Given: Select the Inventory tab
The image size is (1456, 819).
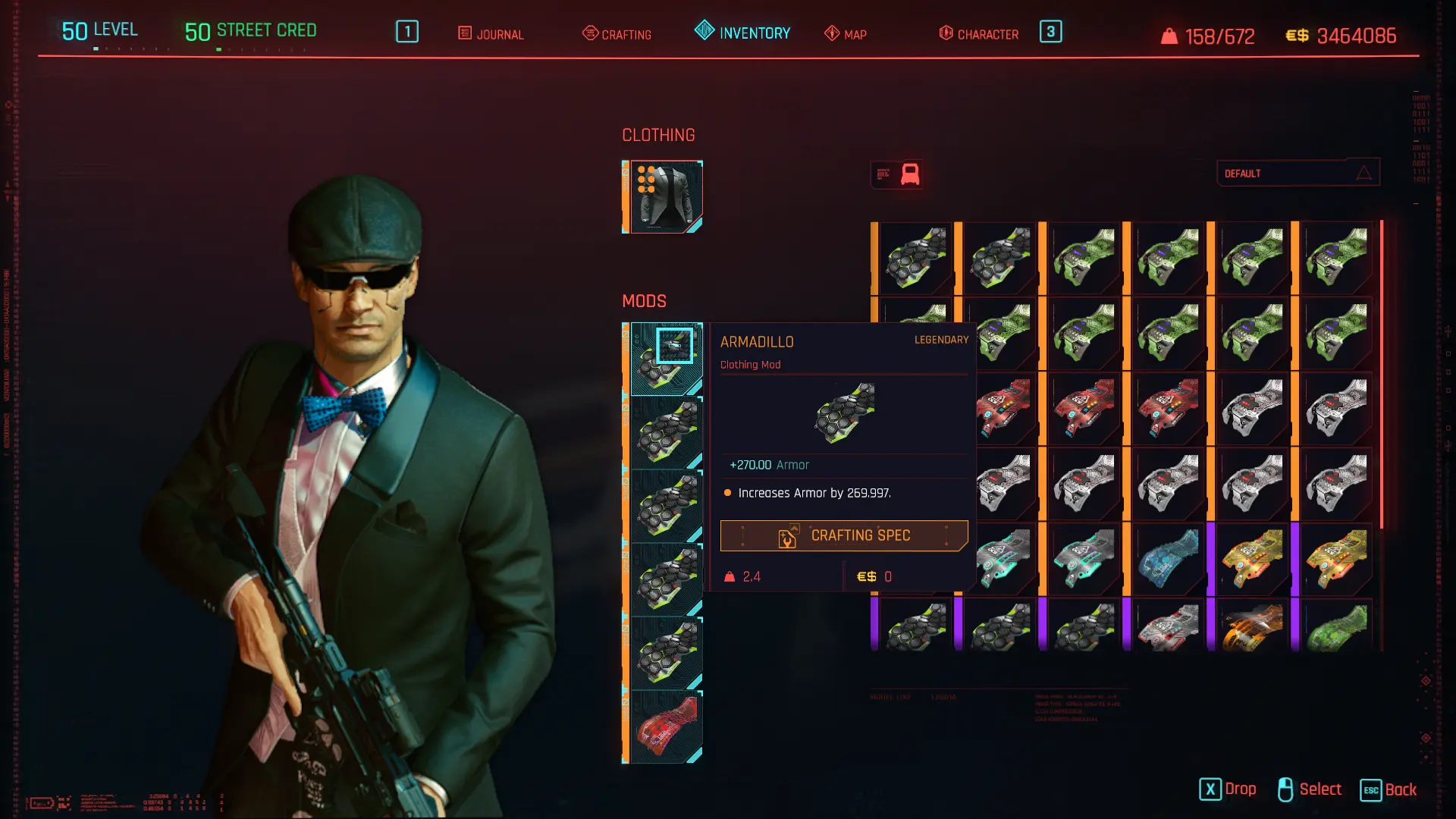Looking at the screenshot, I should tap(742, 33).
